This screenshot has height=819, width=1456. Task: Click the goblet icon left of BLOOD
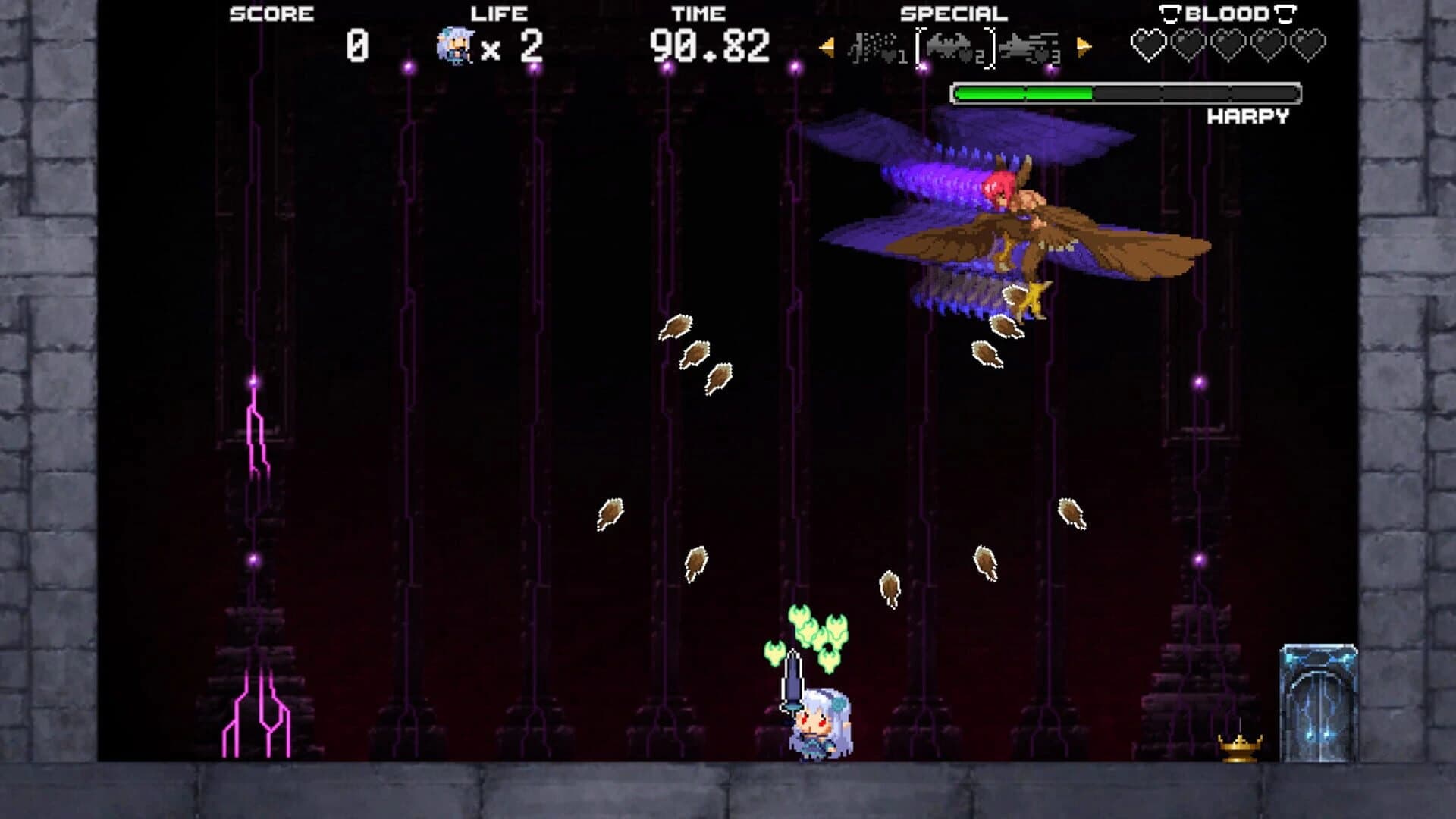1169,14
